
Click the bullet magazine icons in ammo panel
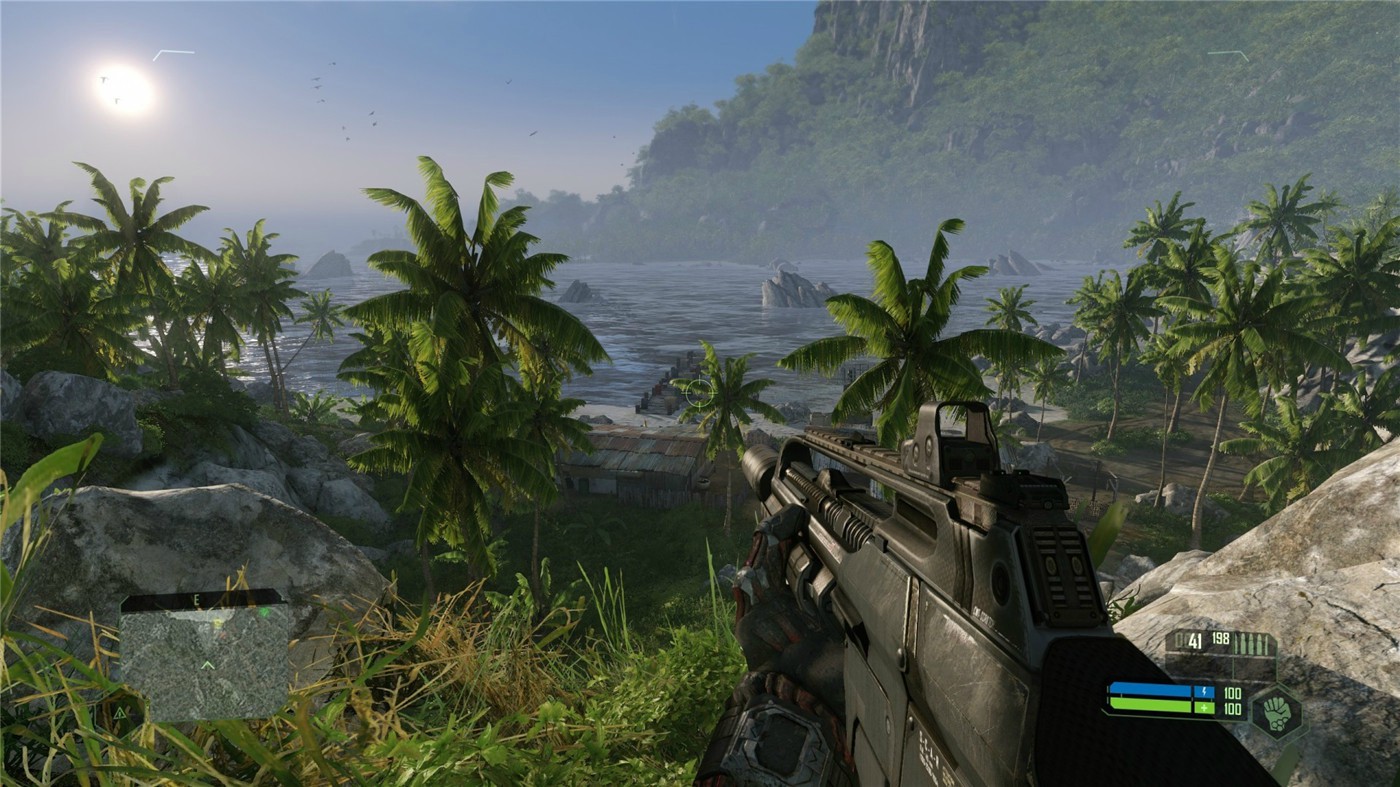[1250, 642]
